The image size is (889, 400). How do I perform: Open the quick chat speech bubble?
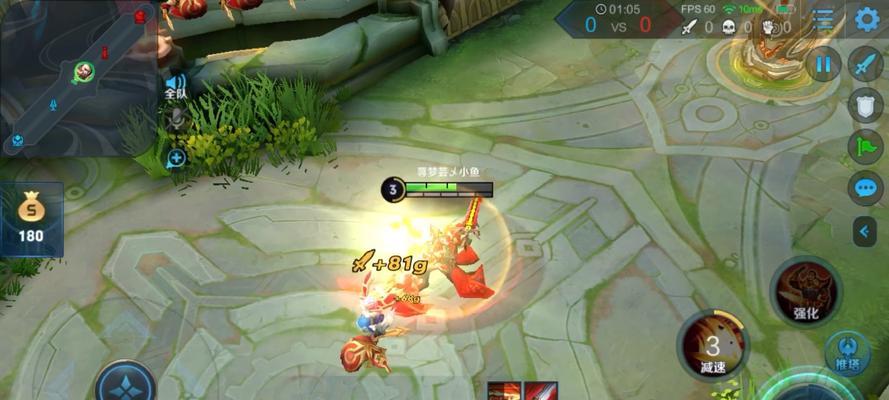[x=865, y=188]
